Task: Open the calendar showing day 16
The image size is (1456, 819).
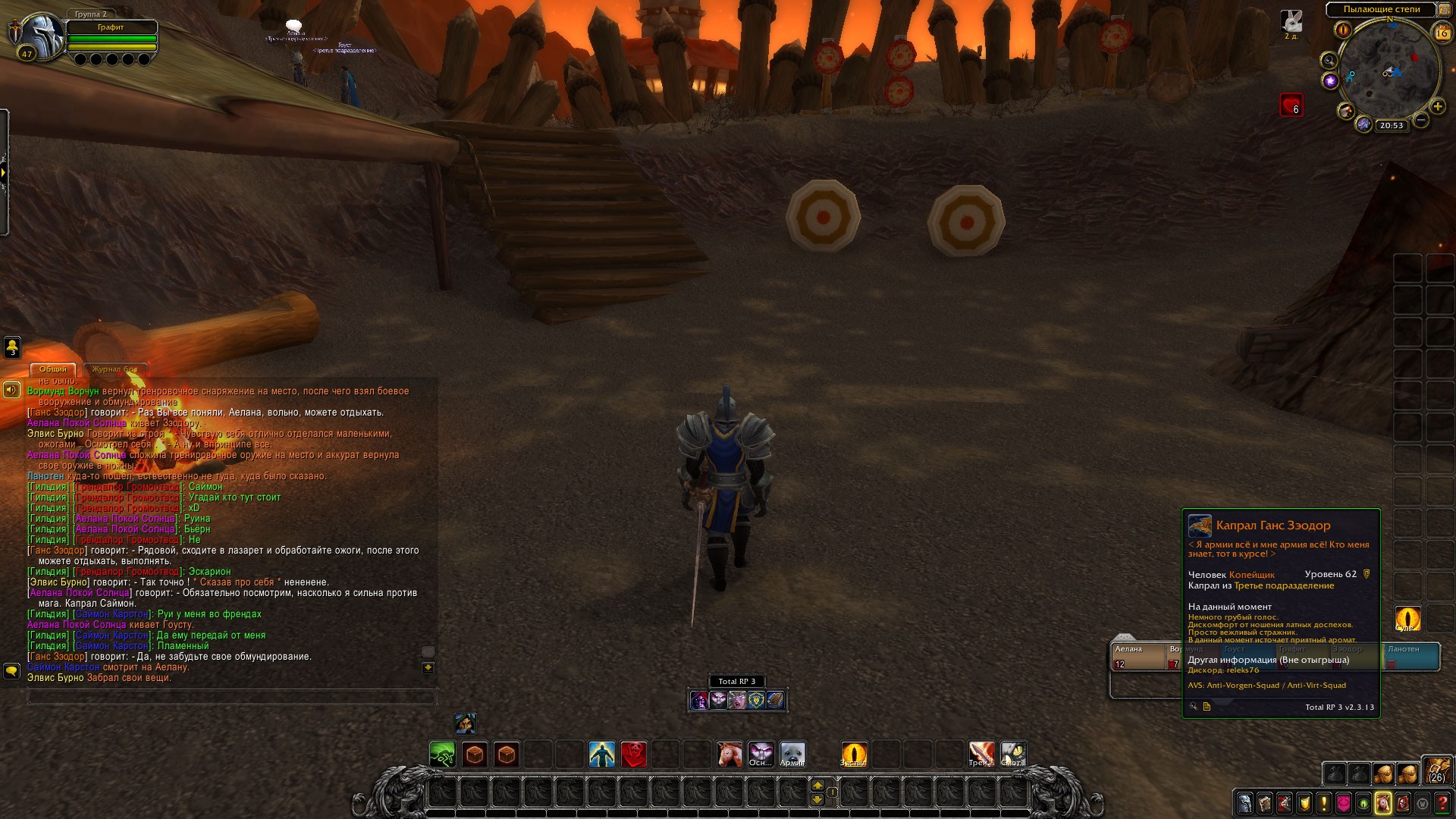Action: coord(1442,33)
